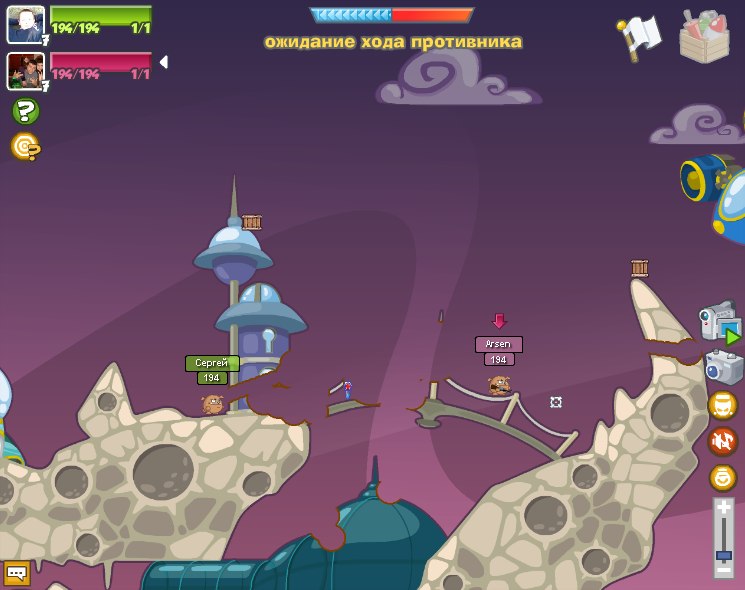The image size is (745, 590).
Task: Toggle the red crossed-out round button
Action: pyautogui.click(x=722, y=441)
